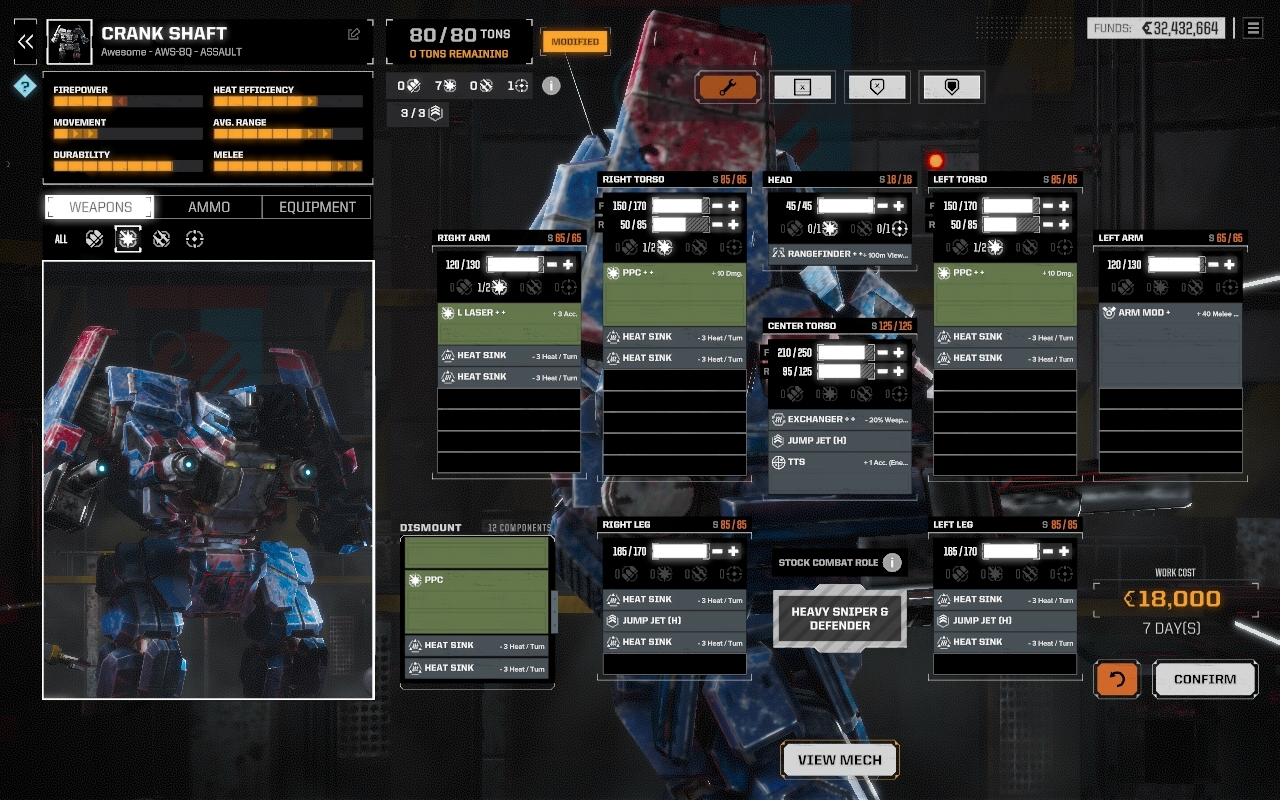Open the hamburger menu beside funds
Image resolution: width=1280 pixels, height=800 pixels.
1252,28
